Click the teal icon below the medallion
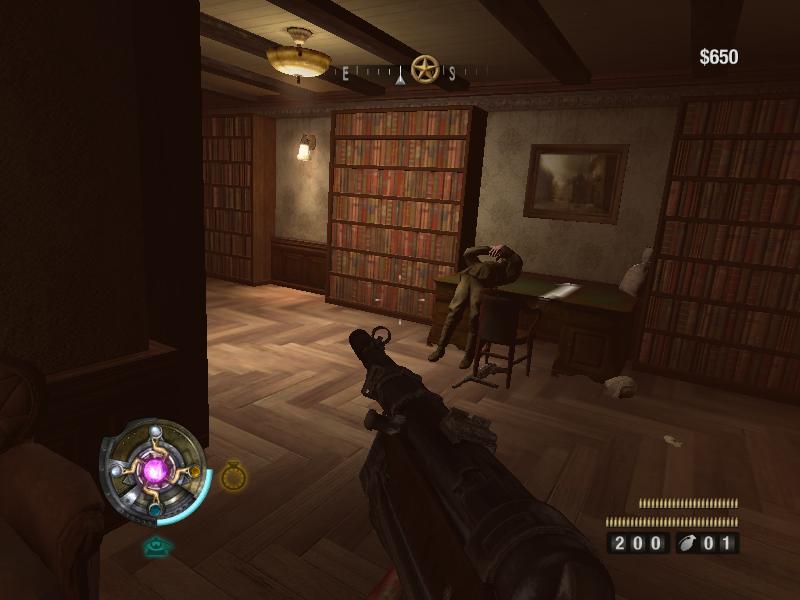The height and width of the screenshot is (600, 800). tap(157, 546)
